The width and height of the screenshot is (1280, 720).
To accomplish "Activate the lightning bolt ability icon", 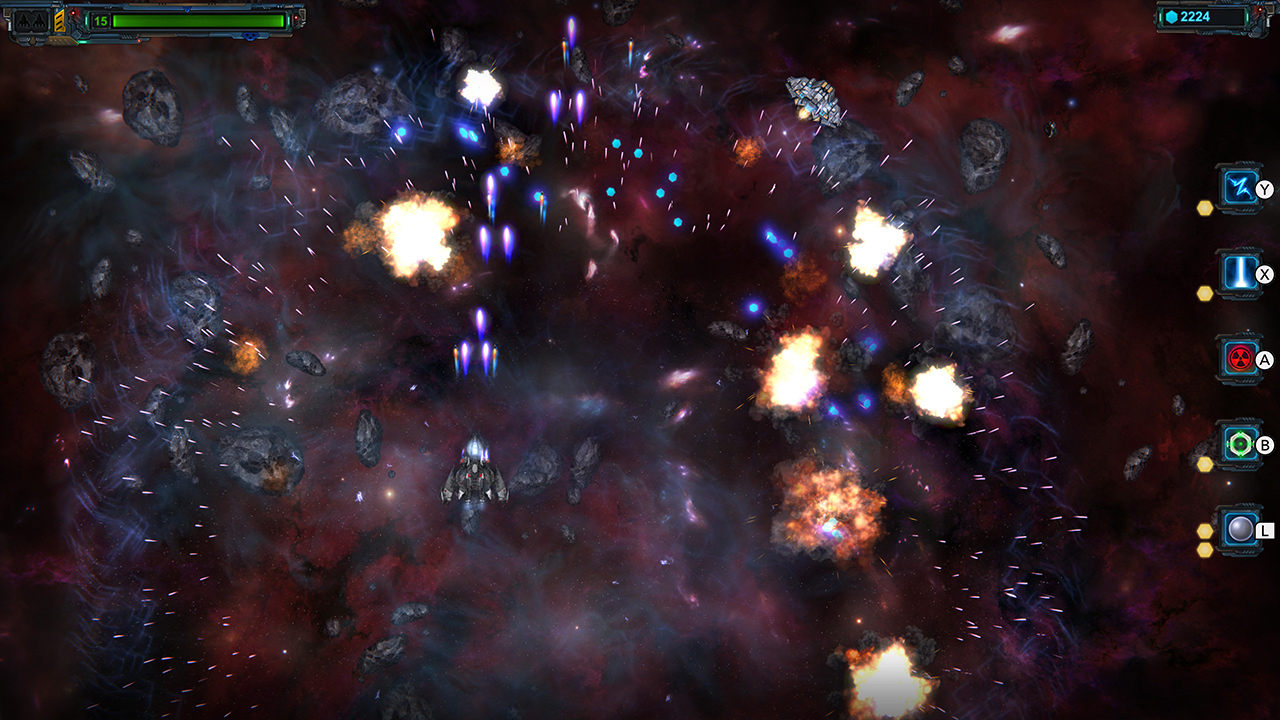I will (x=1240, y=185).
